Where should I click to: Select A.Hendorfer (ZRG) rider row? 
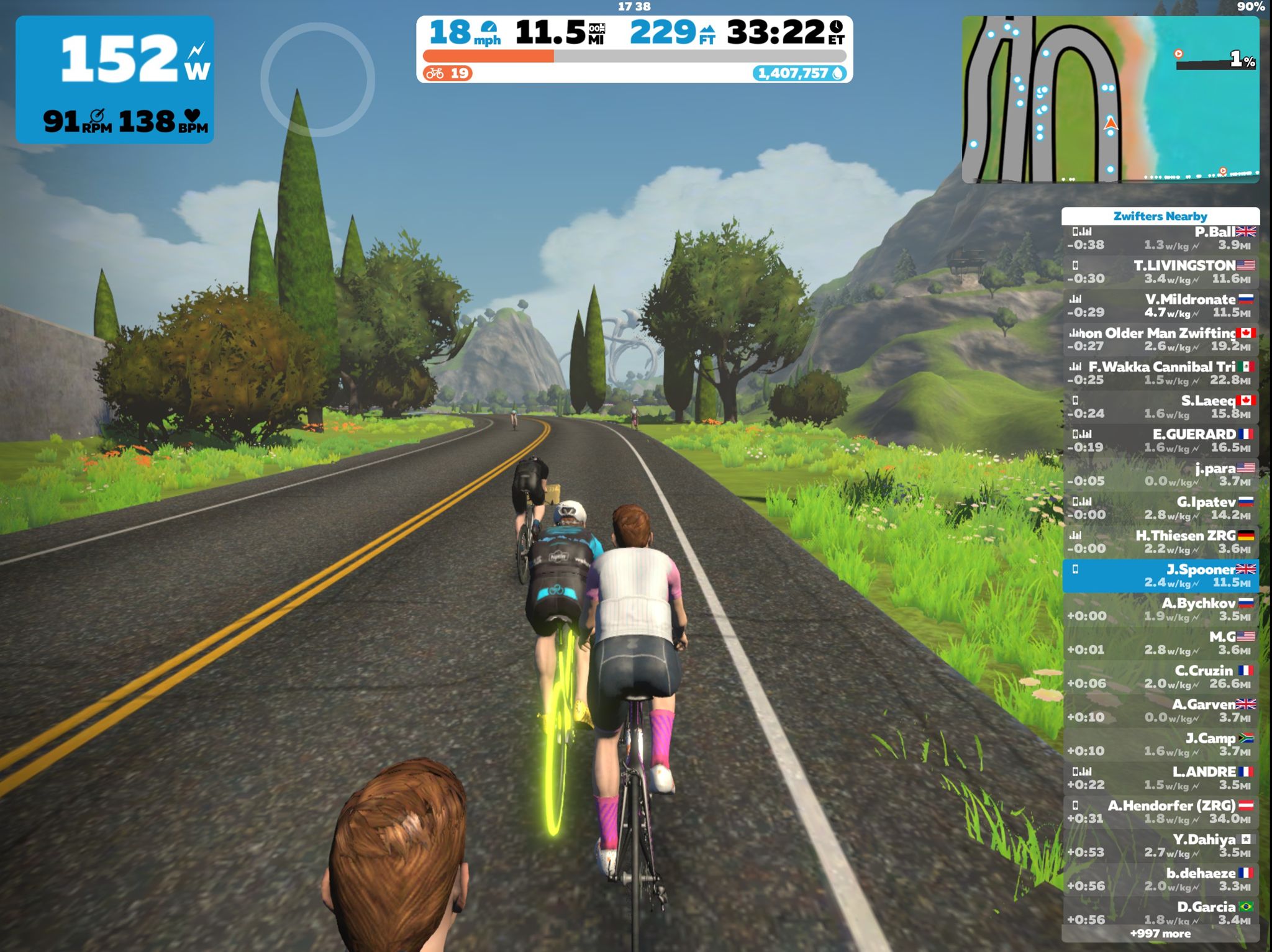[x=1160, y=812]
